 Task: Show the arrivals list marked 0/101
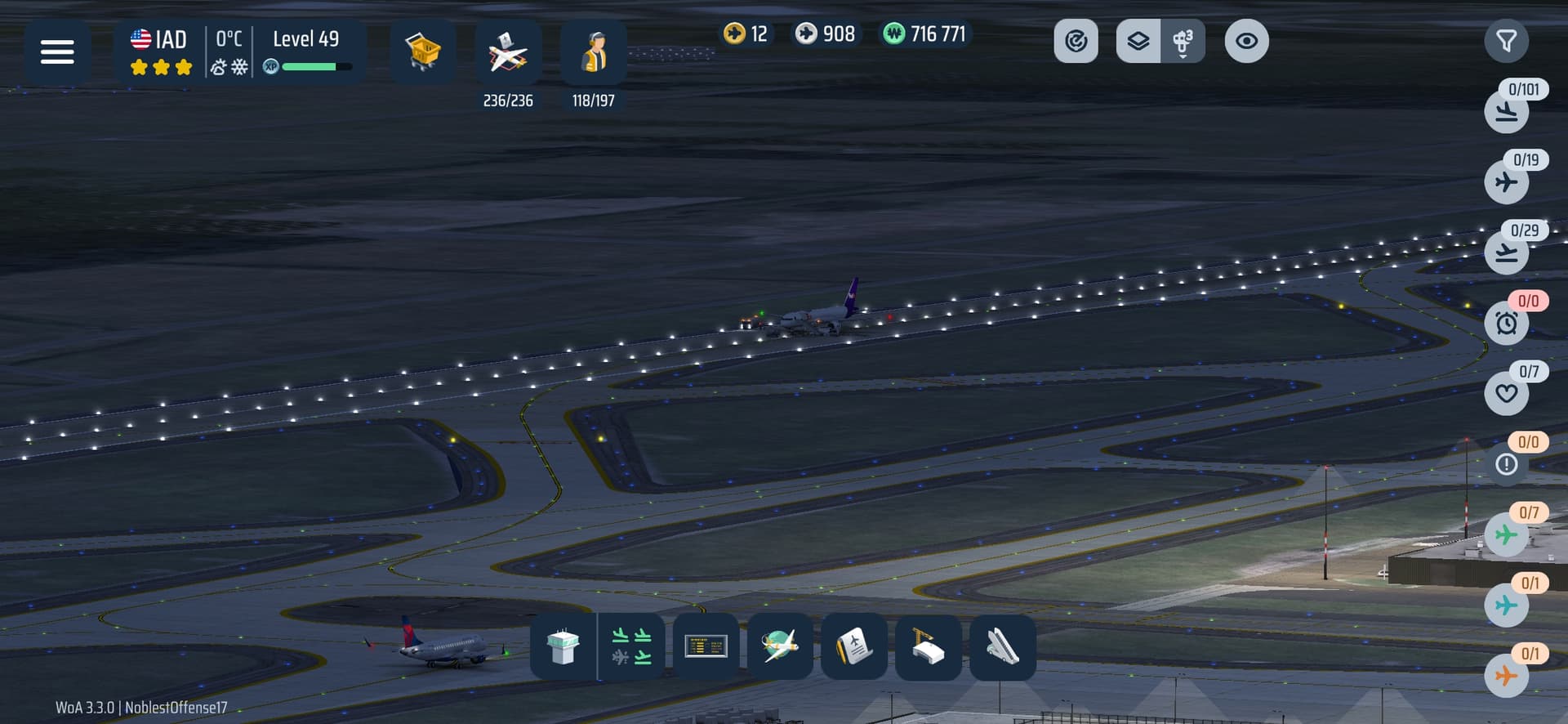1506,111
